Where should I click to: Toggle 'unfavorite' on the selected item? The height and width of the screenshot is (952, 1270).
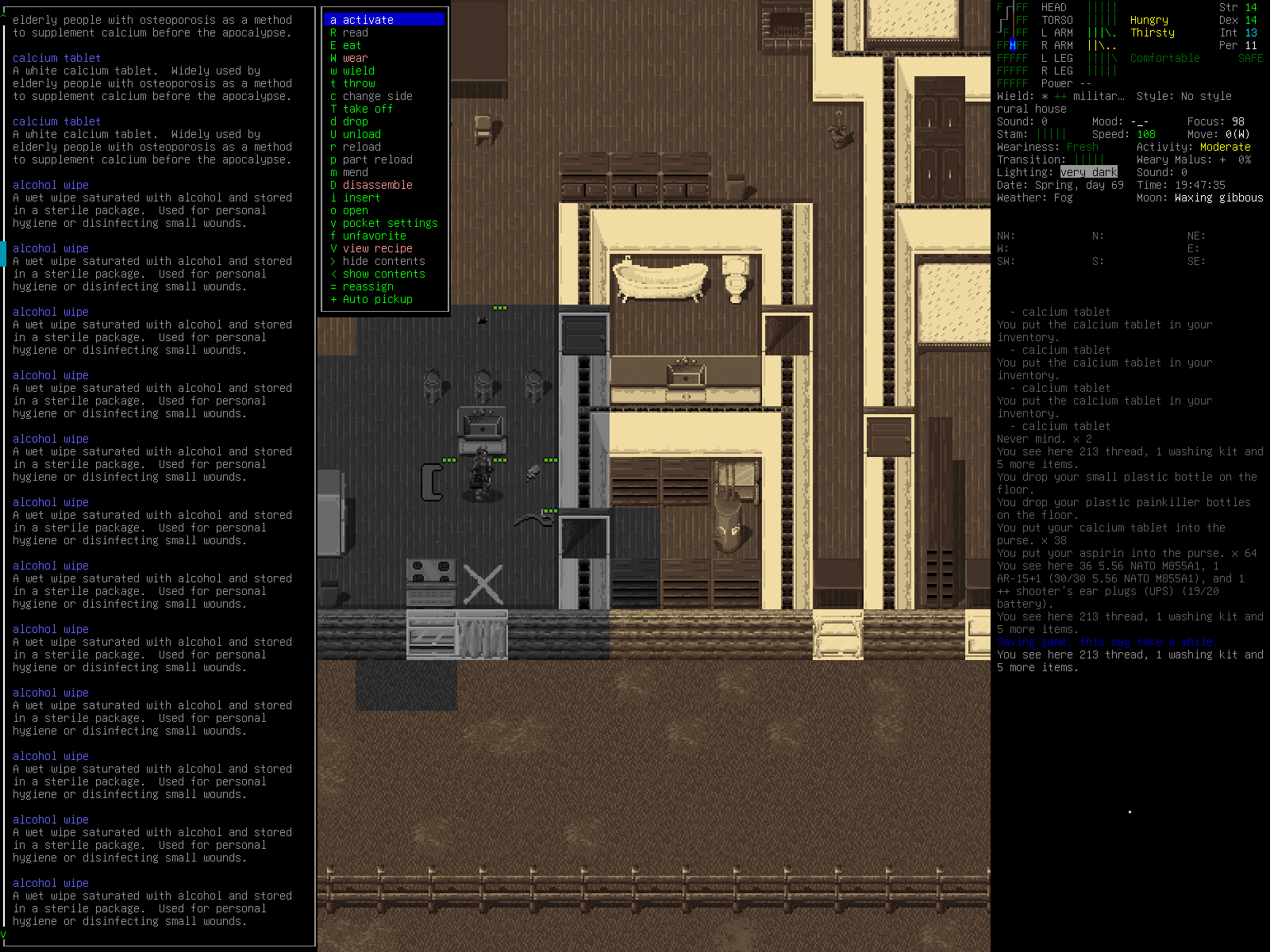click(372, 236)
